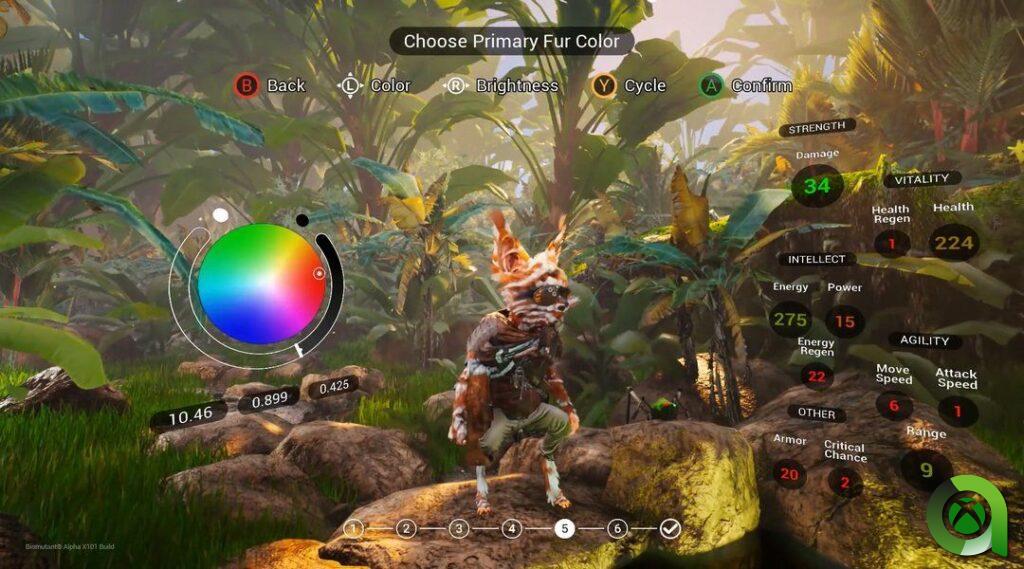Go to step 1 of character creation
Screen dimensions: 1024x569
tap(353, 529)
